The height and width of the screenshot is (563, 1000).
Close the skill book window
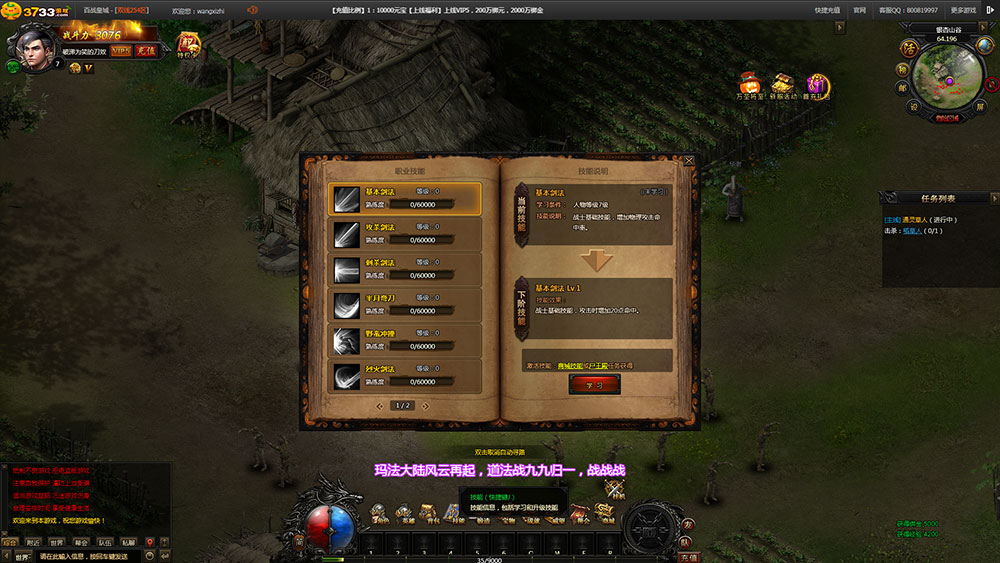688,160
